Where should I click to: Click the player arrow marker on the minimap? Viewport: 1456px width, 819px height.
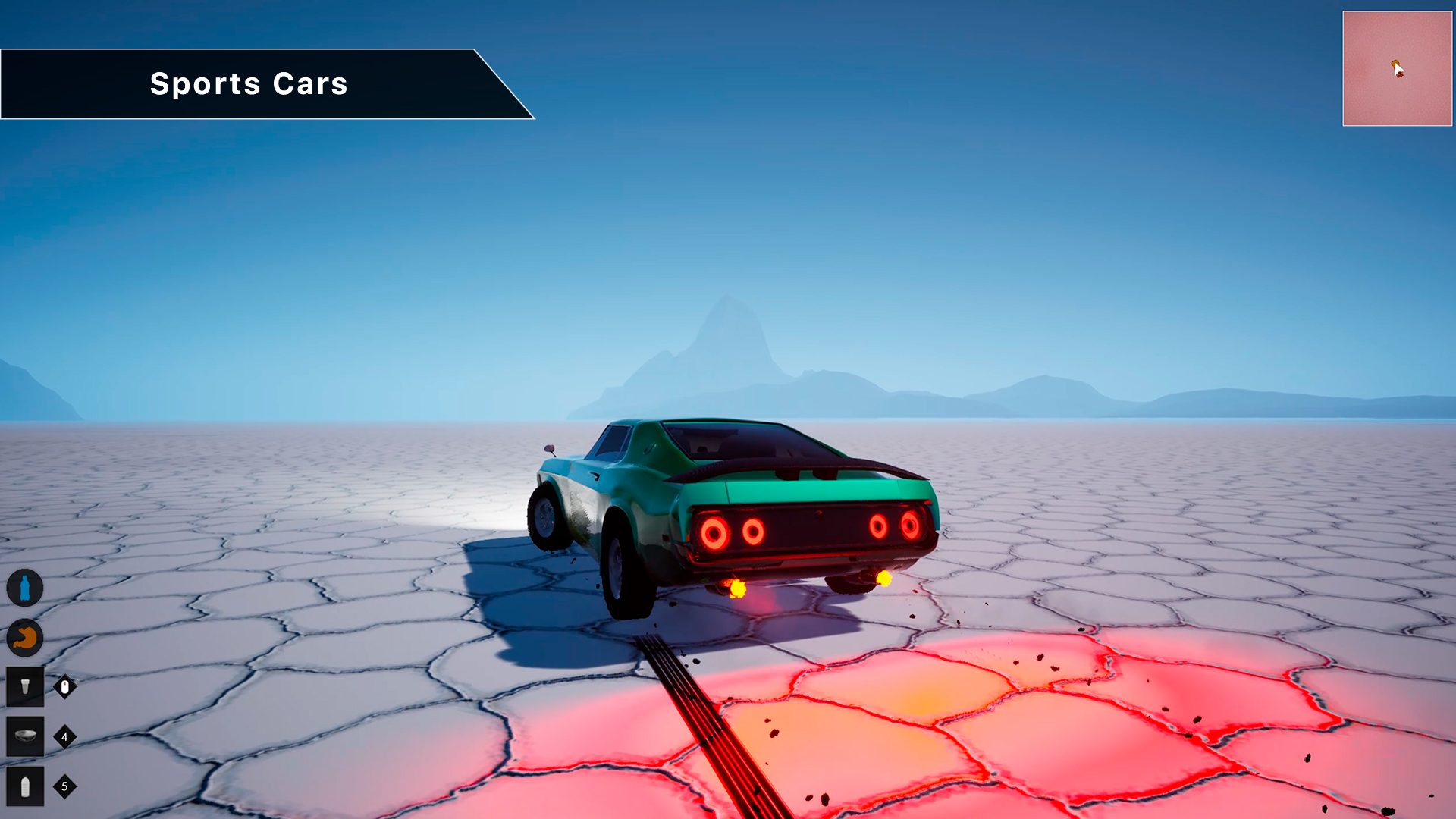point(1396,68)
